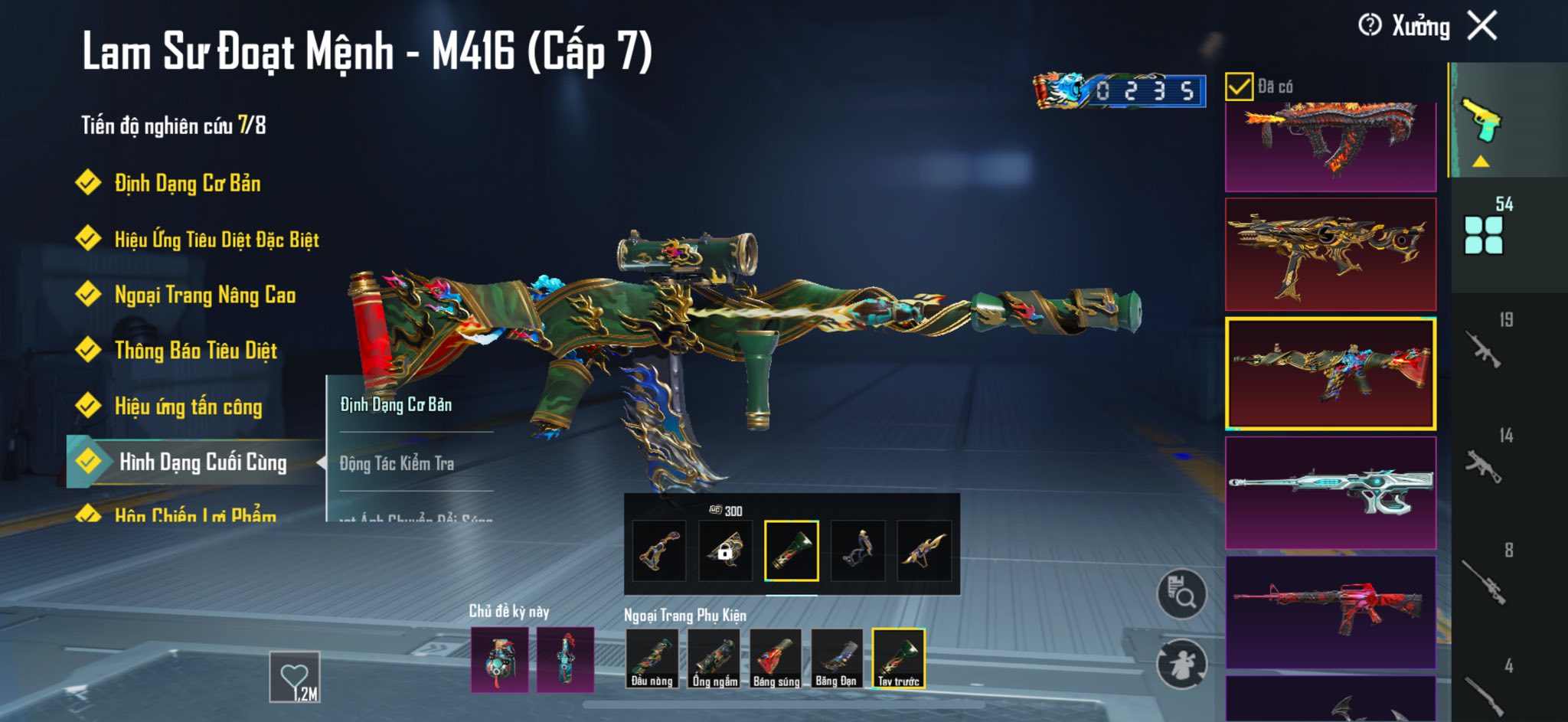Select the locked 300 UC grip skin

[725, 550]
